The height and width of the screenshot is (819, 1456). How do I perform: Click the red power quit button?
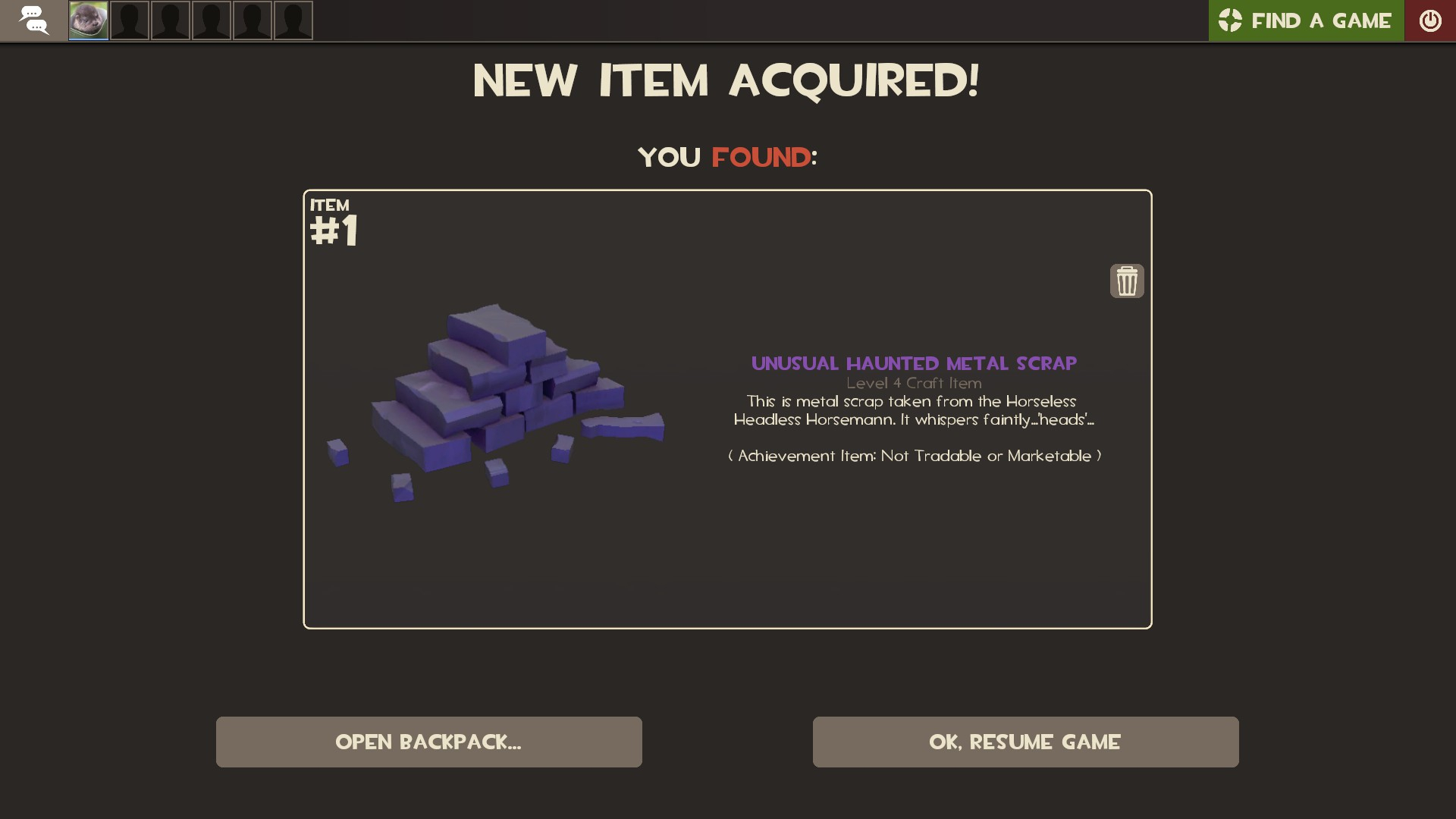pos(1430,20)
